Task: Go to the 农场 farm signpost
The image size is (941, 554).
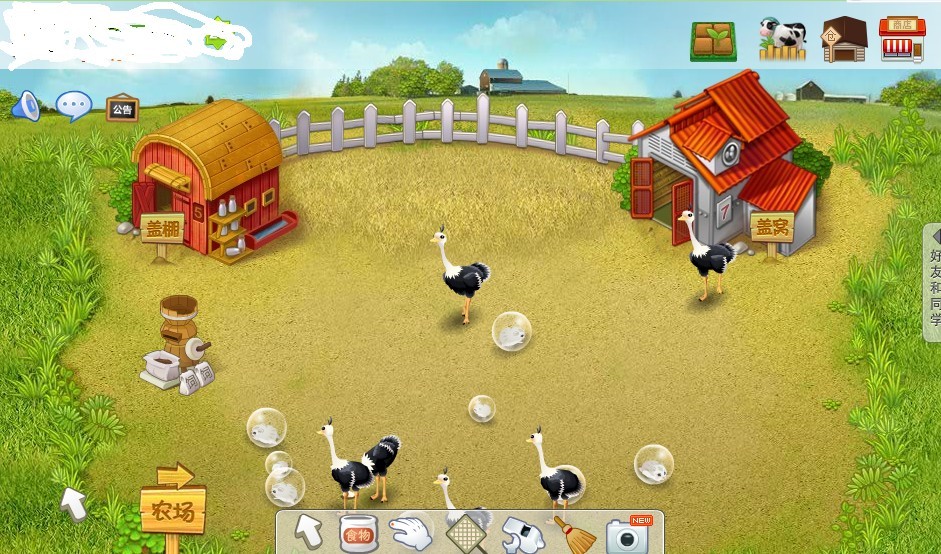Action: tap(172, 511)
